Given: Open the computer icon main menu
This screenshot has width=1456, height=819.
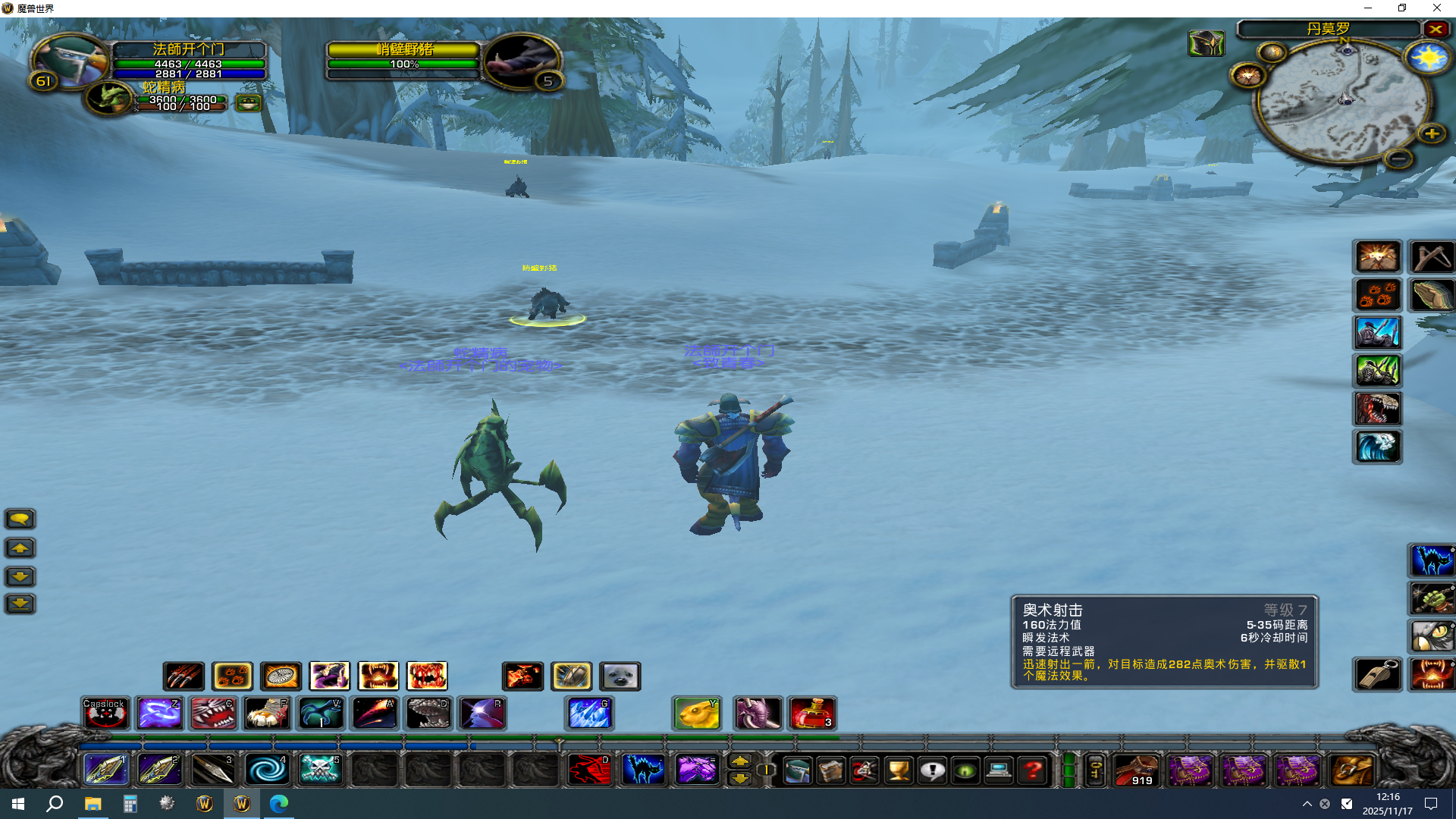Looking at the screenshot, I should click(x=999, y=770).
